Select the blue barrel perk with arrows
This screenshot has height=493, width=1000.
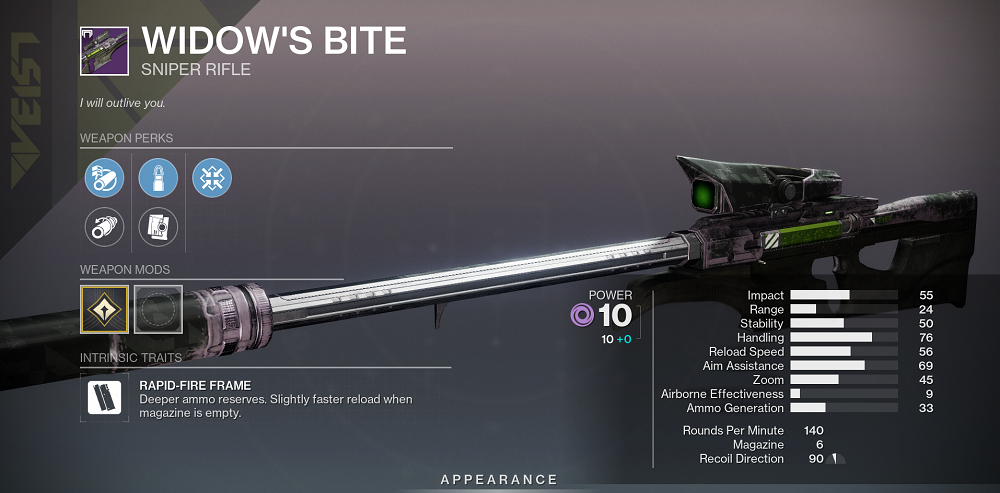(103, 179)
